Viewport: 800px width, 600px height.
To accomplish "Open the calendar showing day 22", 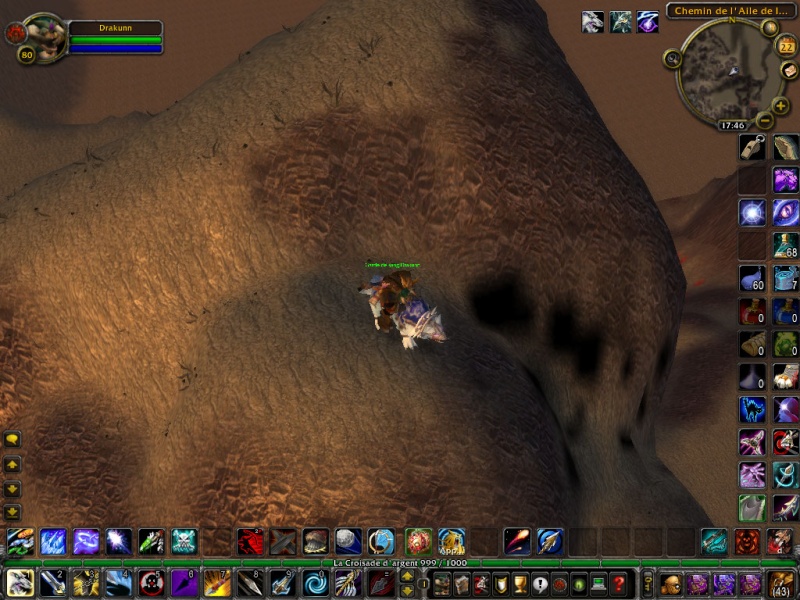I will pyautogui.click(x=786, y=46).
